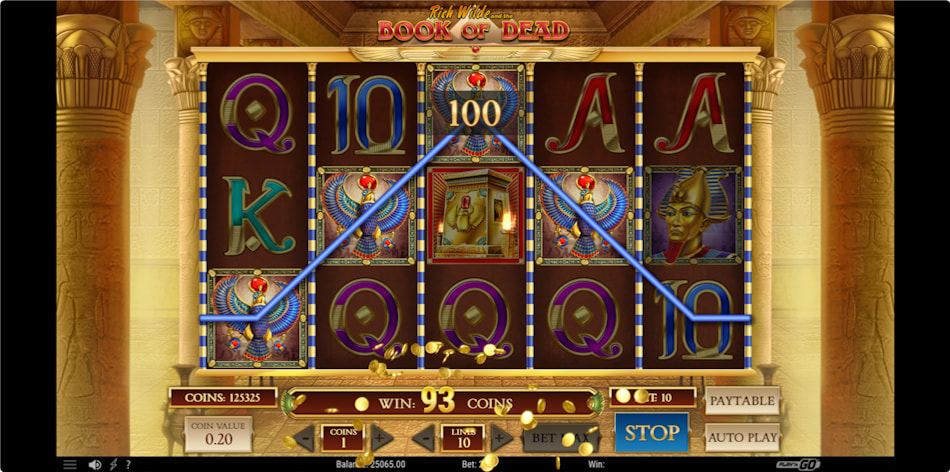Toggle the lightning bolt fast play

[x=112, y=464]
